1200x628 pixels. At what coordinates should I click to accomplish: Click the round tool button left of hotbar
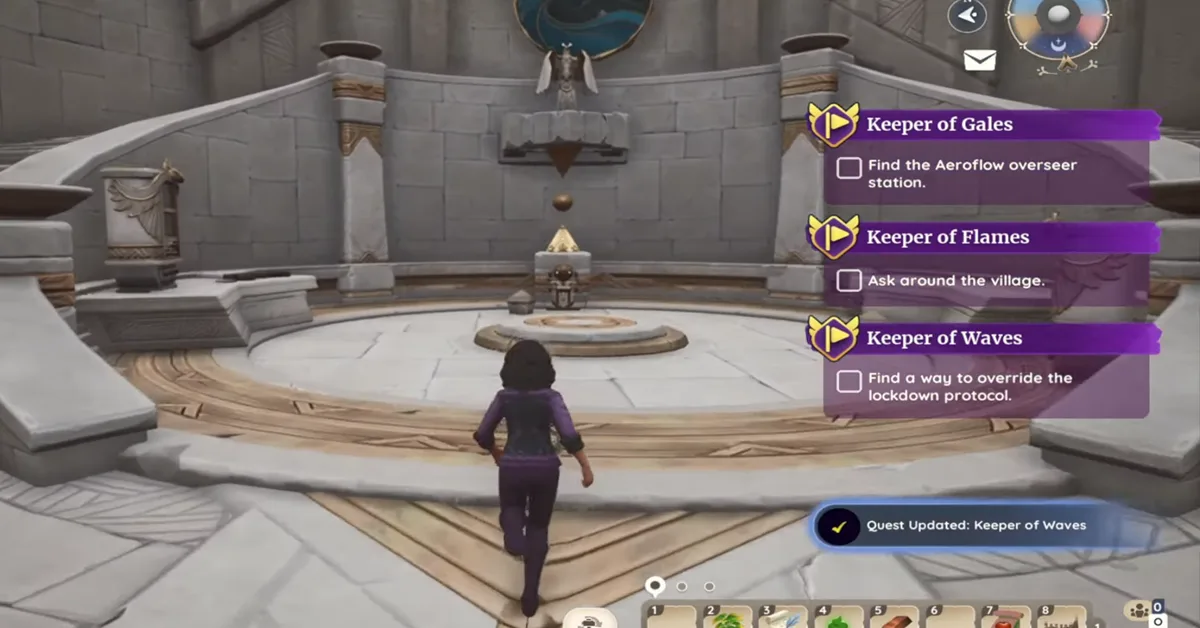click(x=589, y=618)
